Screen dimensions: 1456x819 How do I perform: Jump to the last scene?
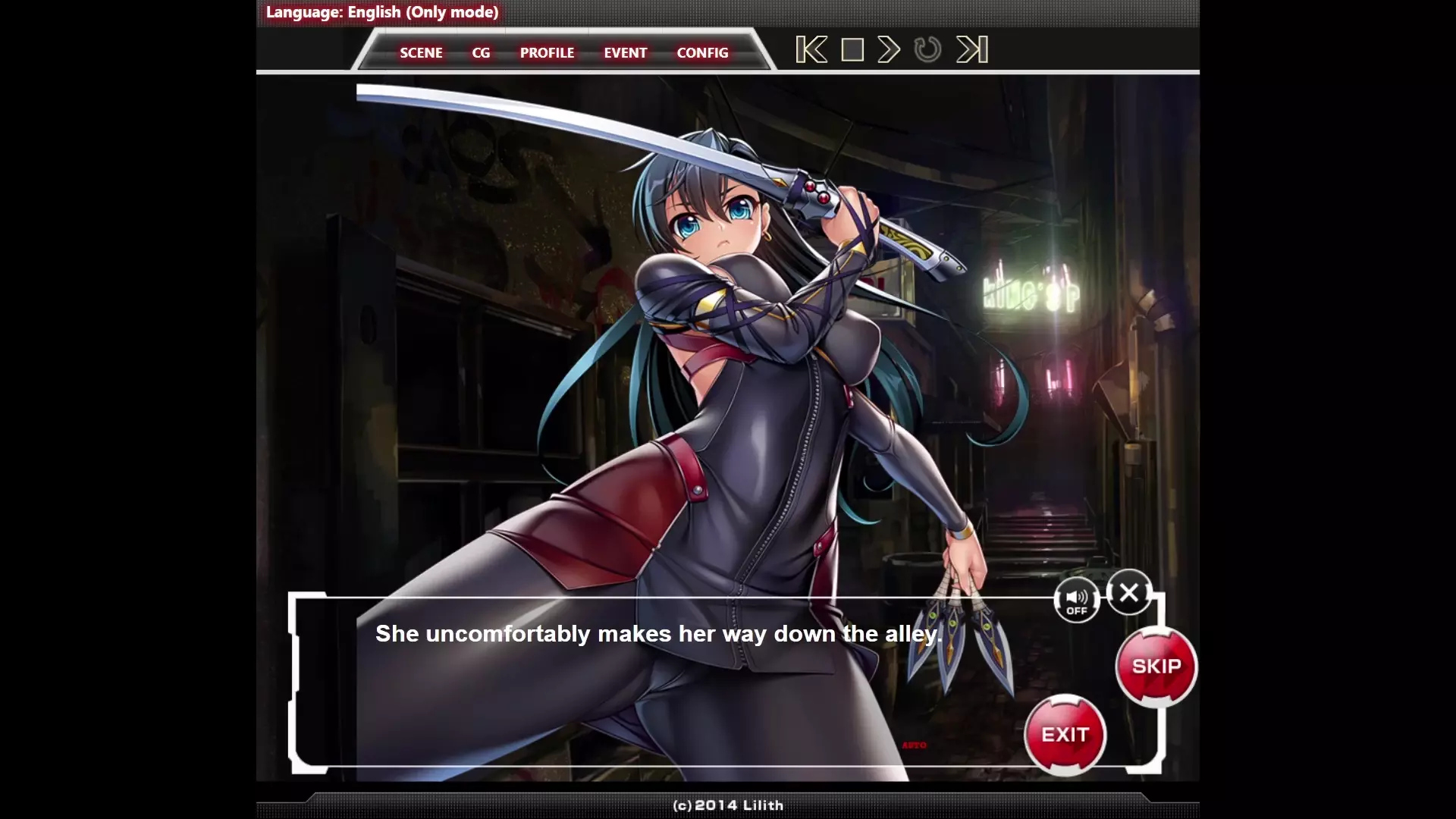[x=972, y=50]
